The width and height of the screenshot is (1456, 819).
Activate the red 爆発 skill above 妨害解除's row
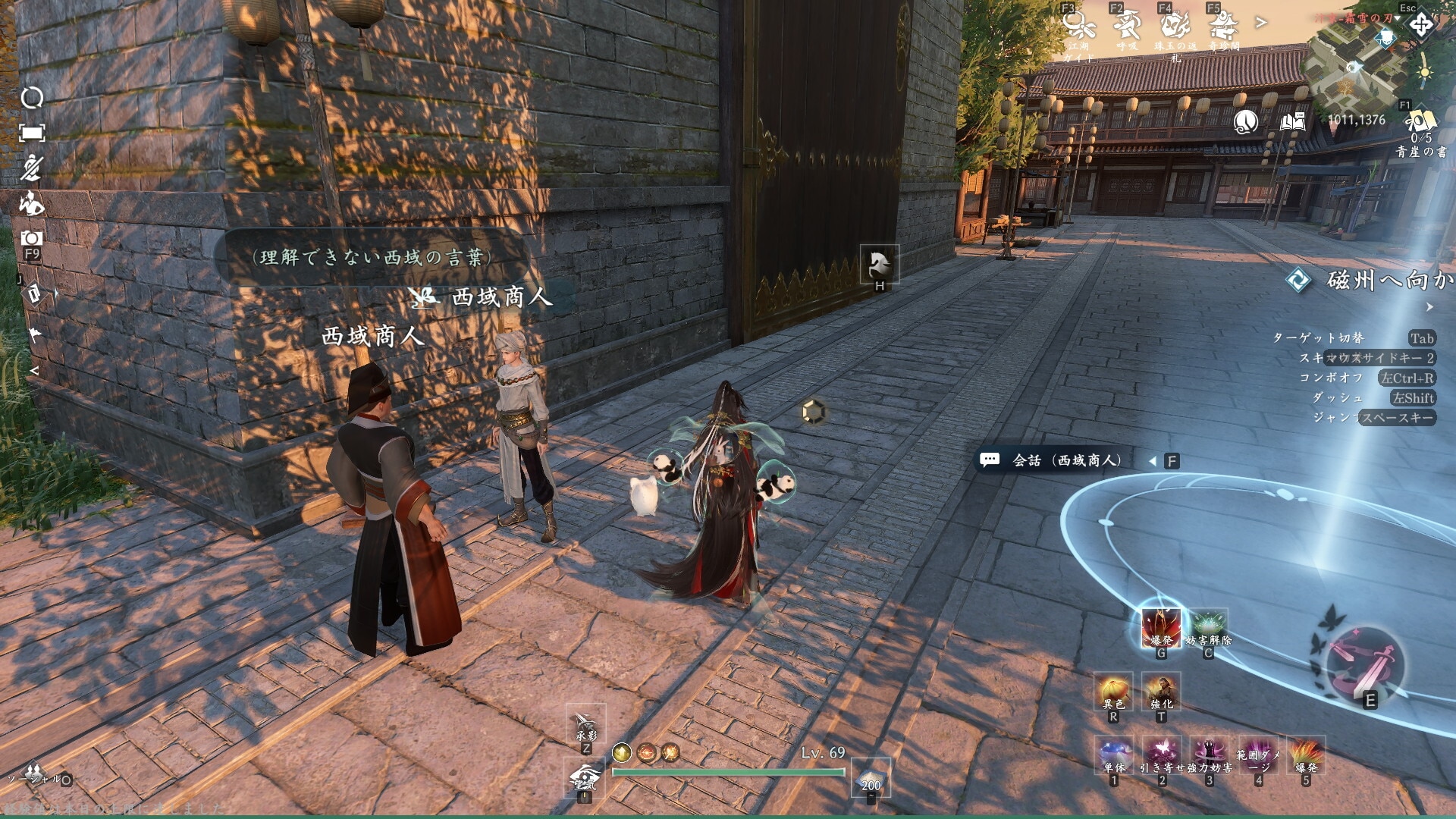pos(1160,628)
